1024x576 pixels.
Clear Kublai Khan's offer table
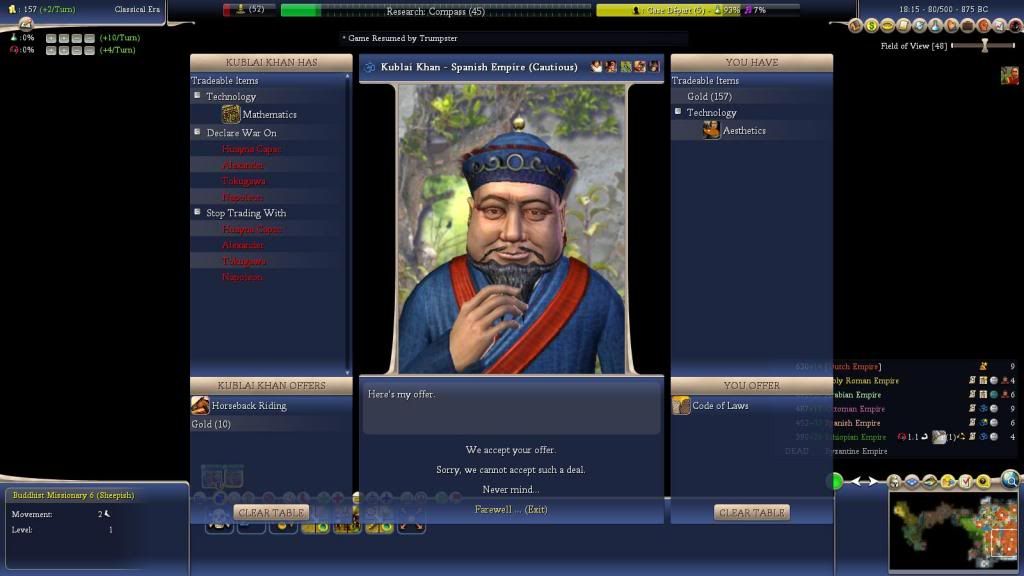coord(271,513)
